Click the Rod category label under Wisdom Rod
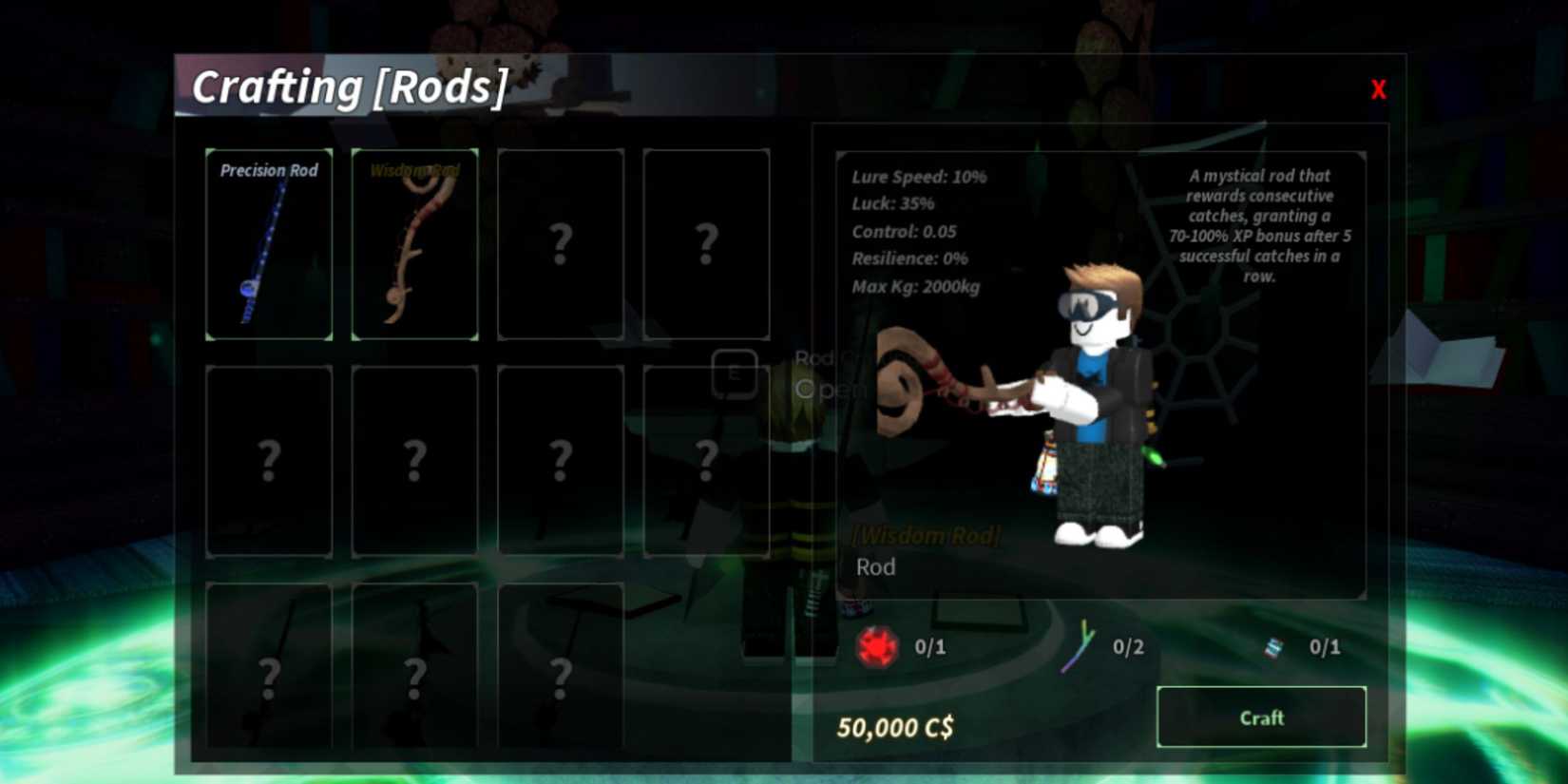Image resolution: width=1568 pixels, height=784 pixels. [874, 567]
